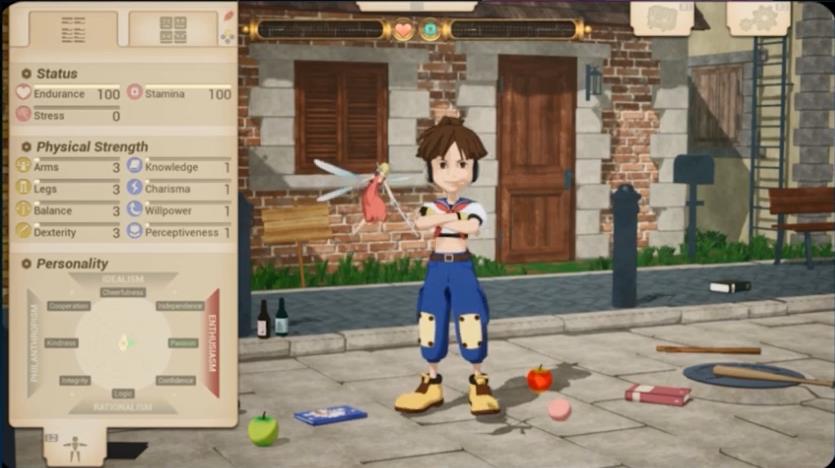Click the red feather icon on the panel
The height and width of the screenshot is (468, 835).
click(x=228, y=15)
